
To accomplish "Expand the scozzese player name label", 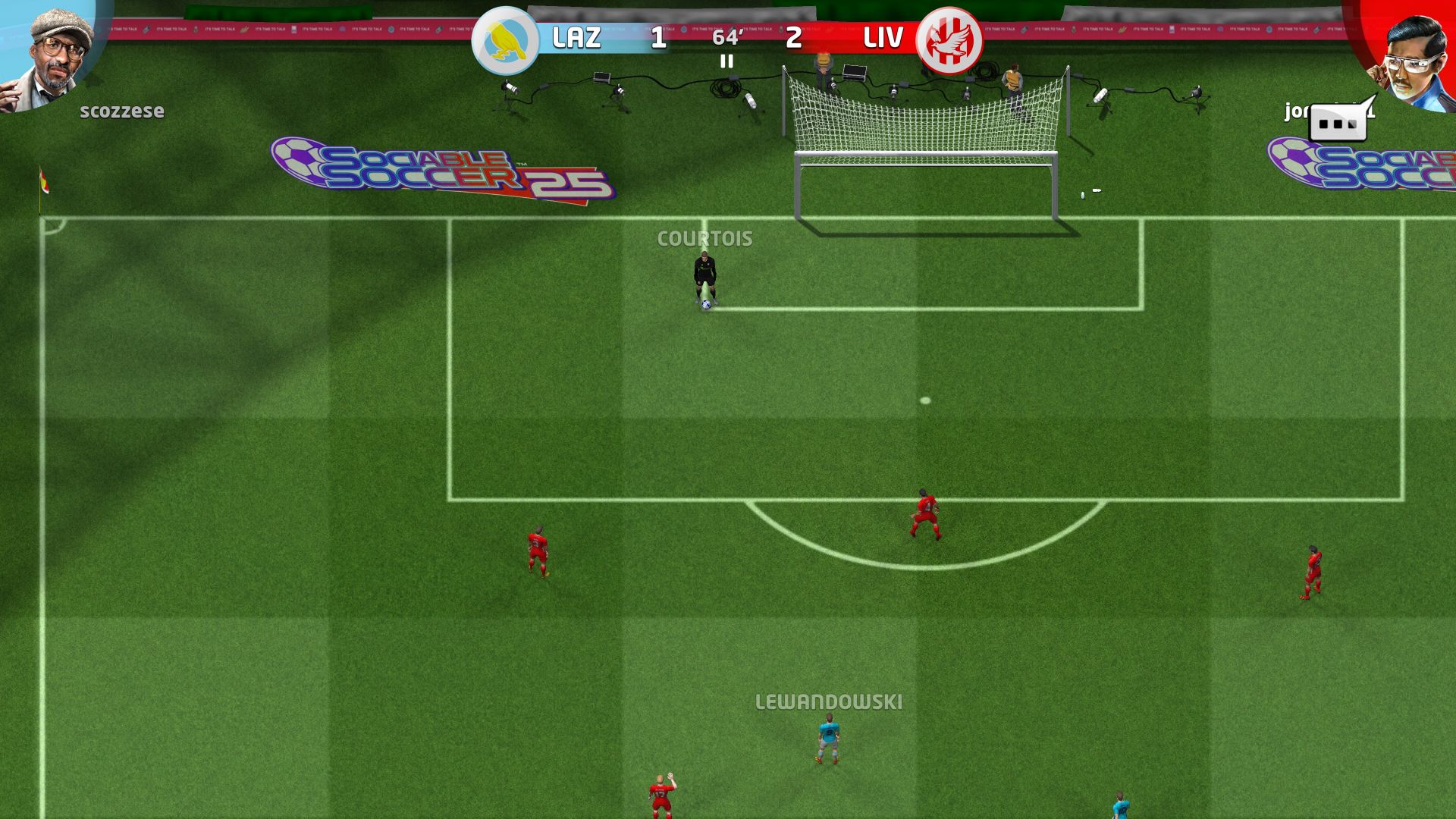I will click(121, 111).
